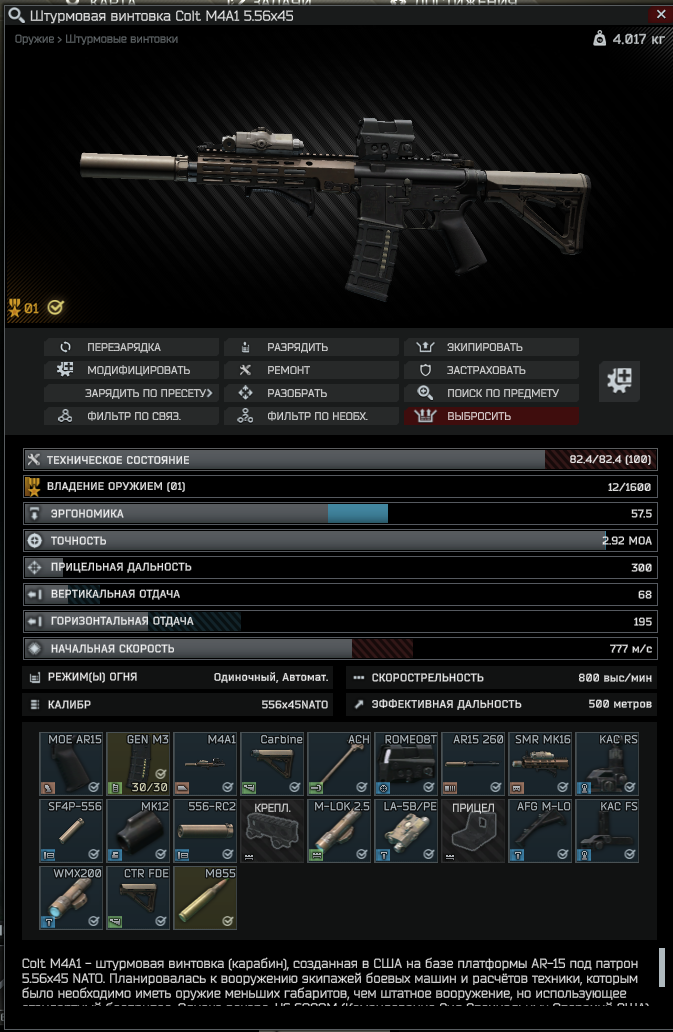The height and width of the screenshot is (1032, 673).
Task: Insure the rifle via ЗАСТРАХОВАТЬ
Action: 491,370
